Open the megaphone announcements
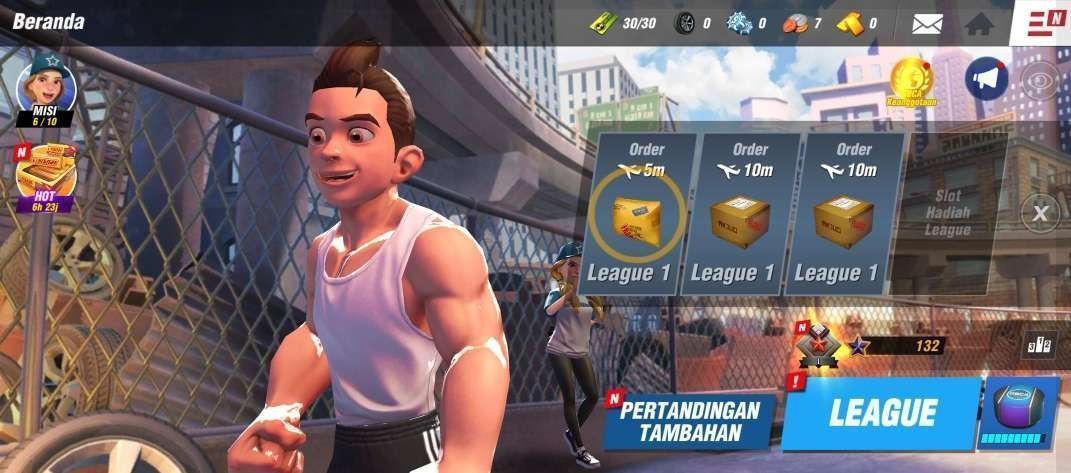The width and height of the screenshot is (1071, 473). click(986, 78)
